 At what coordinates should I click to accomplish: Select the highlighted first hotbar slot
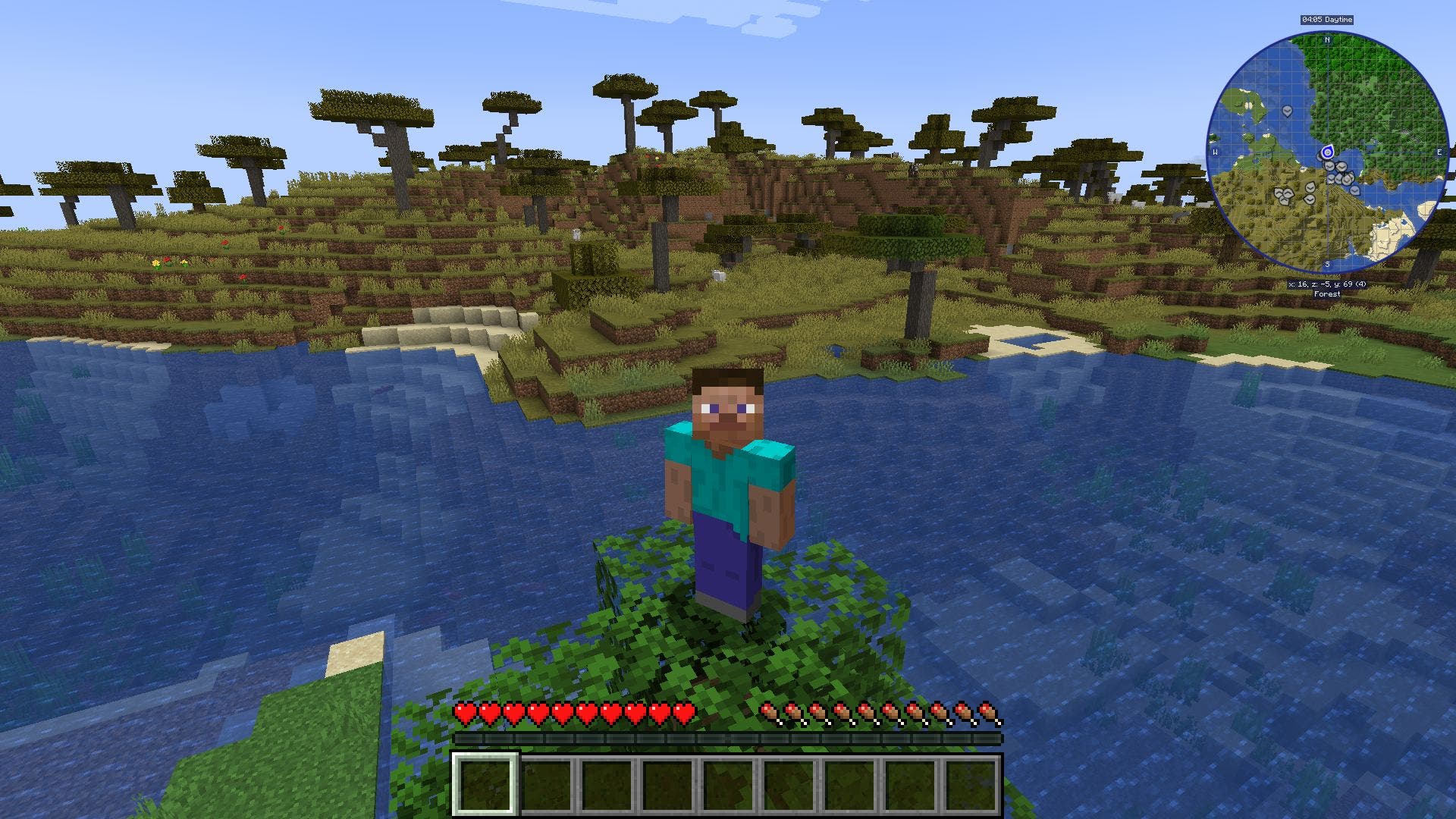[485, 784]
